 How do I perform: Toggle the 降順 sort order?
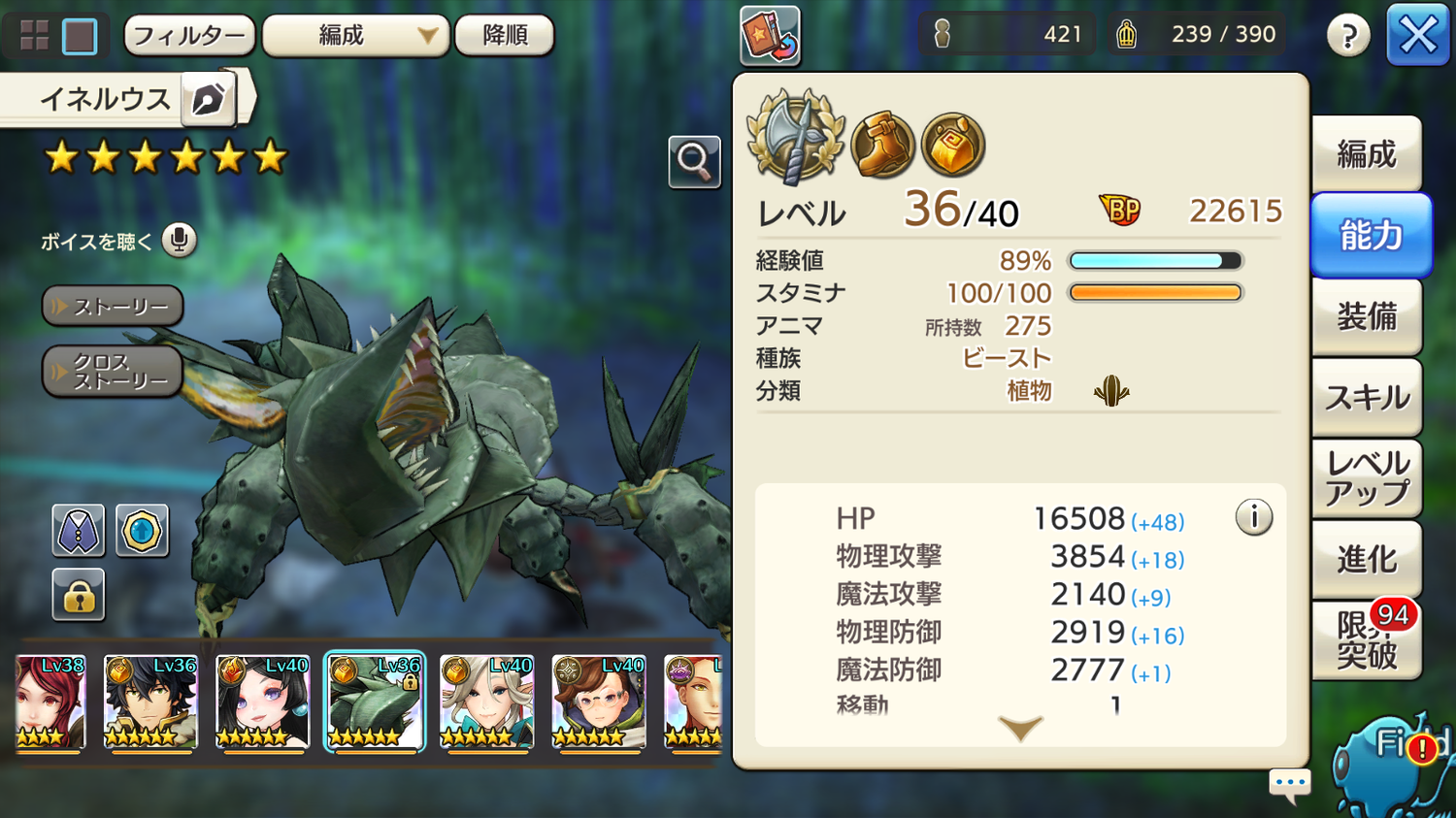[x=505, y=36]
